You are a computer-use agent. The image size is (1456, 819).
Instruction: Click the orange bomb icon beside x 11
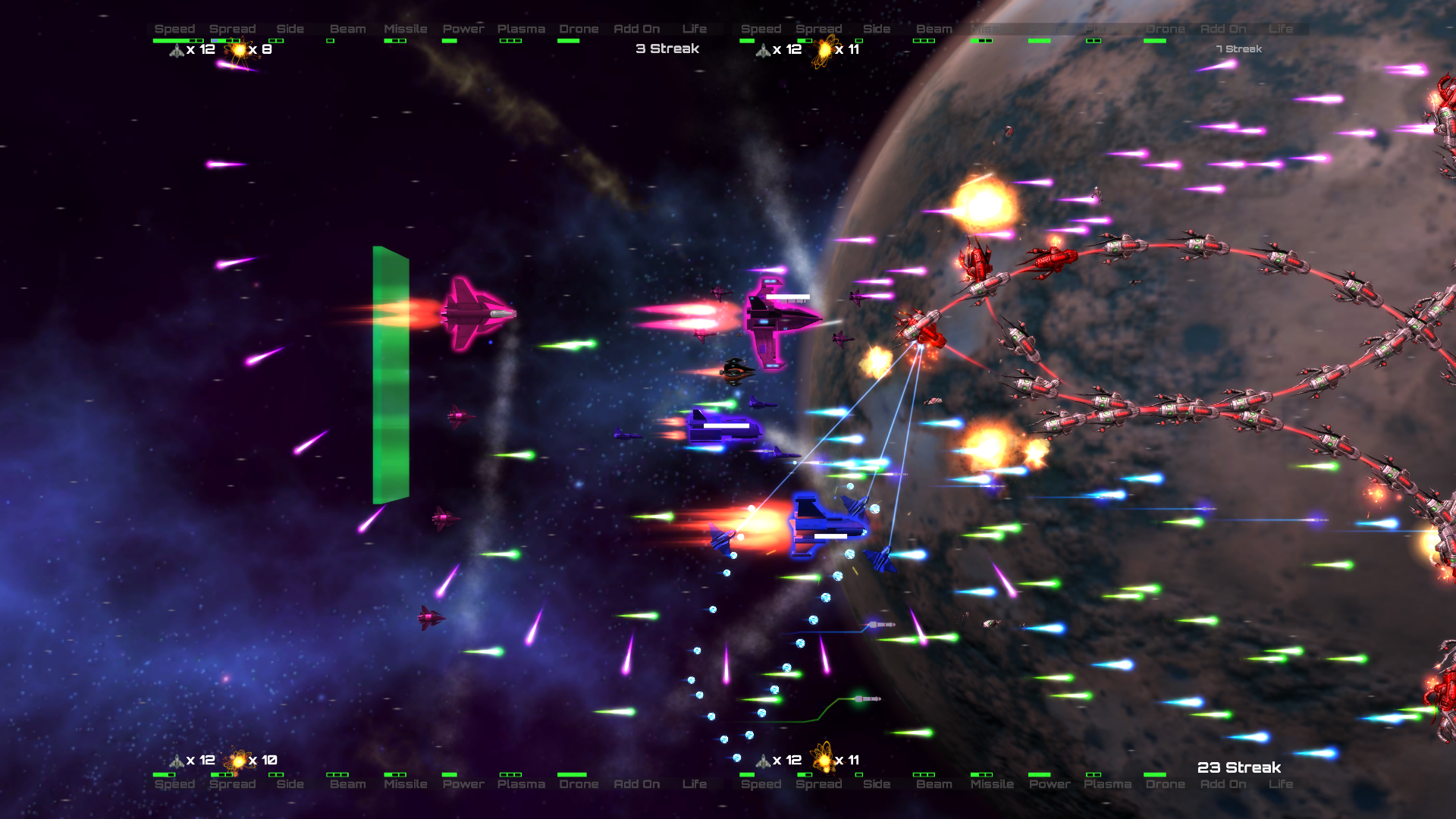(x=823, y=50)
